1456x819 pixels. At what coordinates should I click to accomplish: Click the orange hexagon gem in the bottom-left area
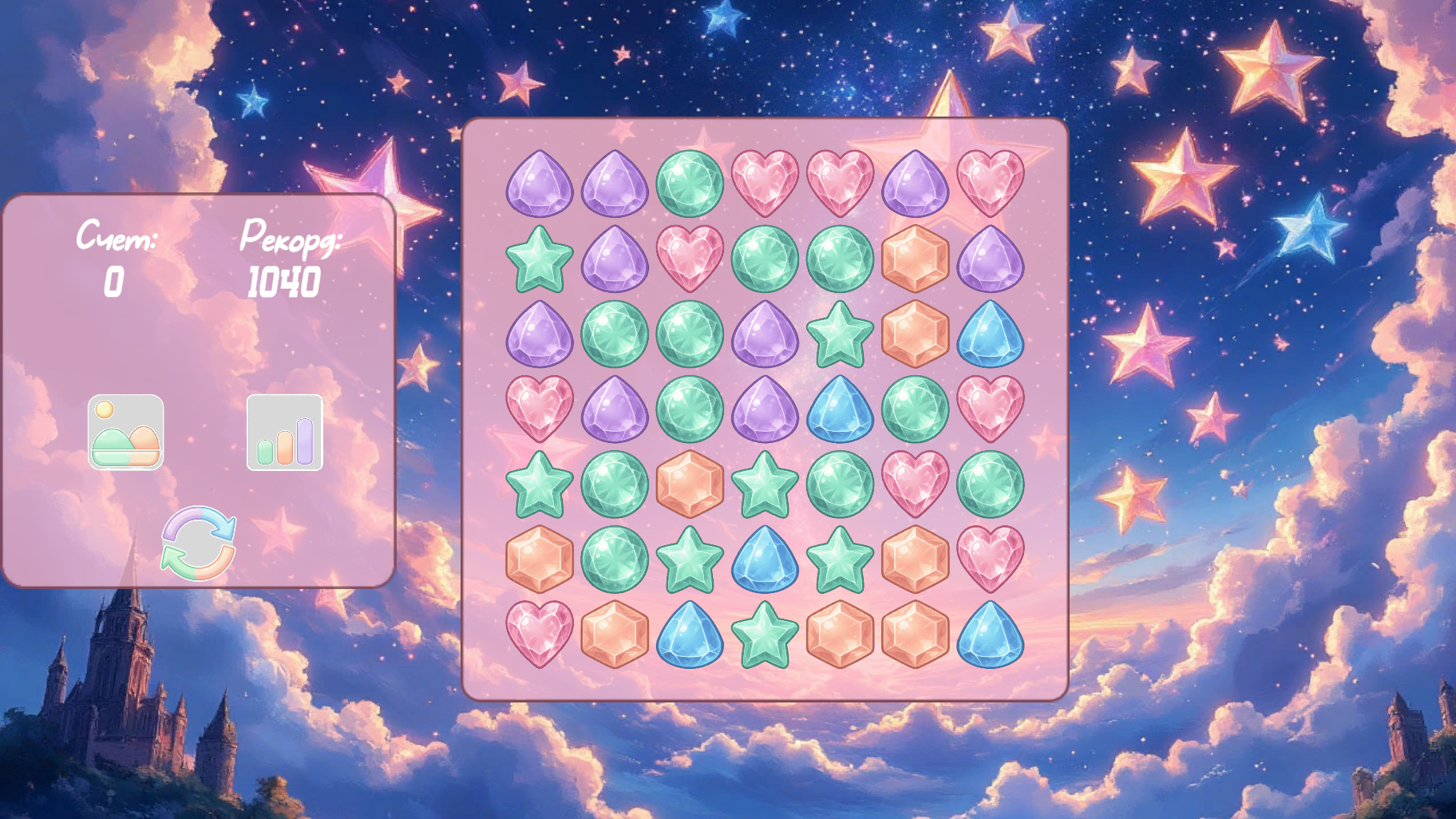(x=539, y=561)
